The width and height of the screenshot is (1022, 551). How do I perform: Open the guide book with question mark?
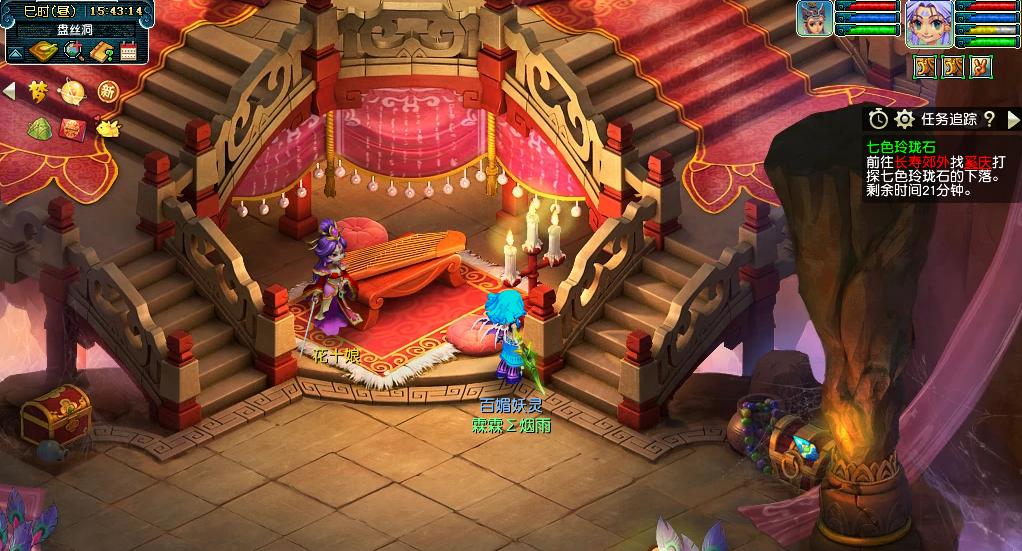[101, 51]
